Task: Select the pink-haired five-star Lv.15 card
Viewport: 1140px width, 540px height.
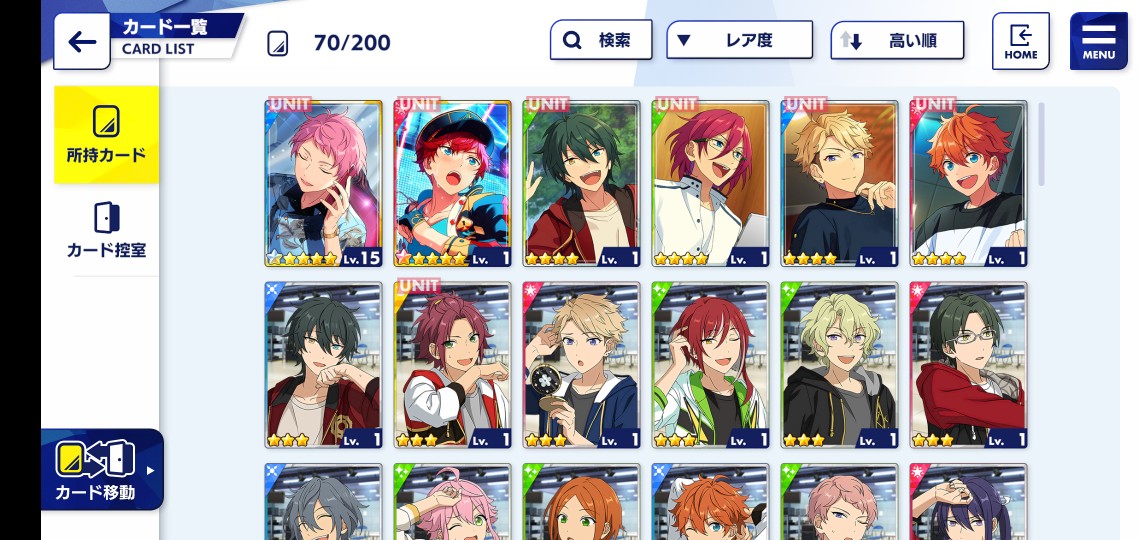Action: pyautogui.click(x=323, y=183)
